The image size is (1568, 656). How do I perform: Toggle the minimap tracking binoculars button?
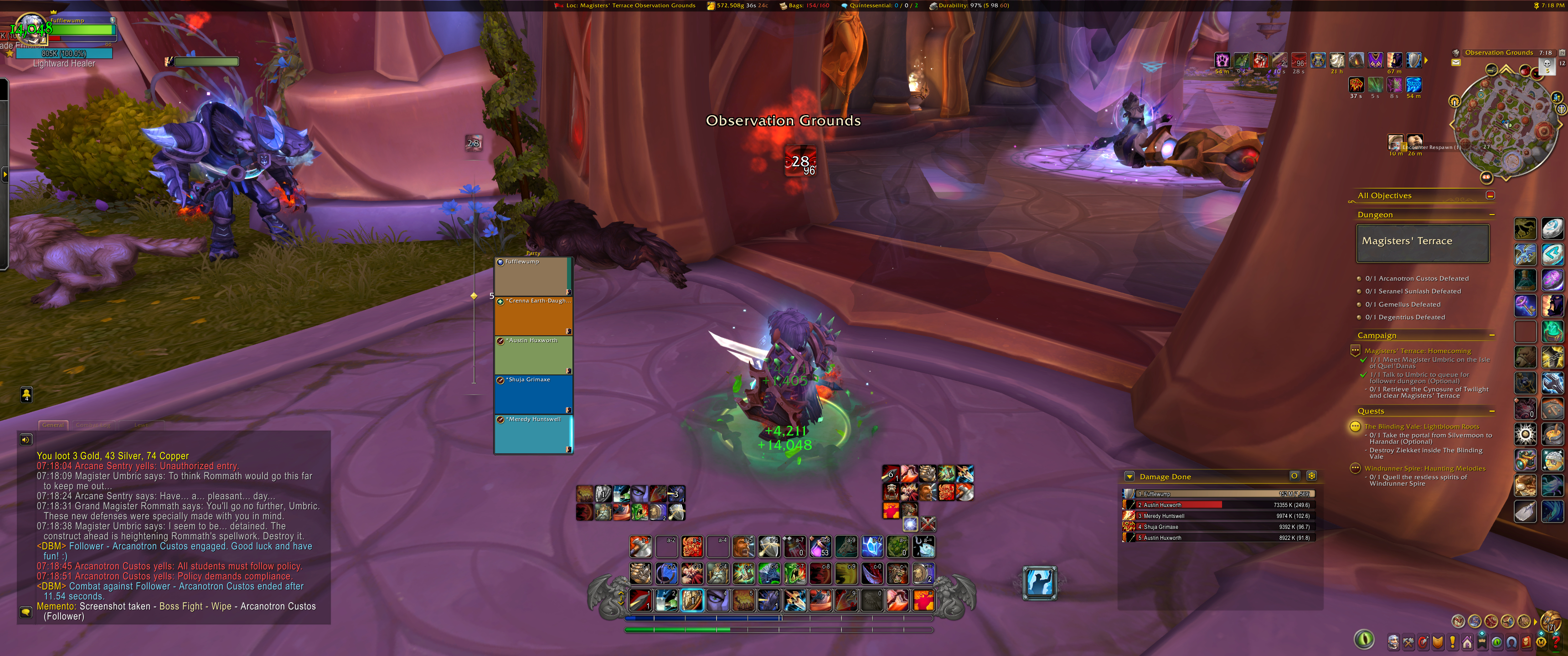1455,53
